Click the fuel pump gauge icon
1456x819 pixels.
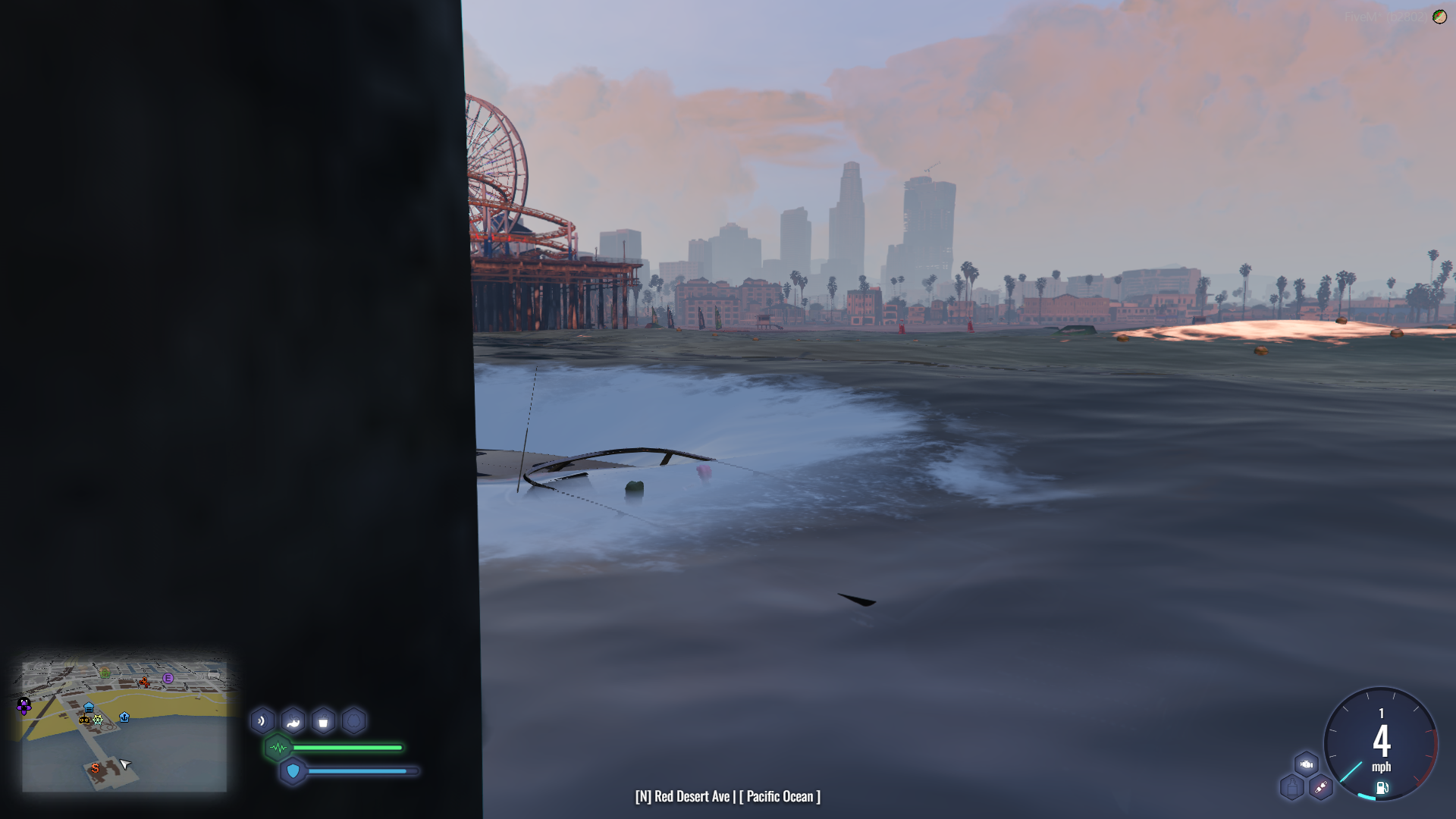pyautogui.click(x=1382, y=788)
